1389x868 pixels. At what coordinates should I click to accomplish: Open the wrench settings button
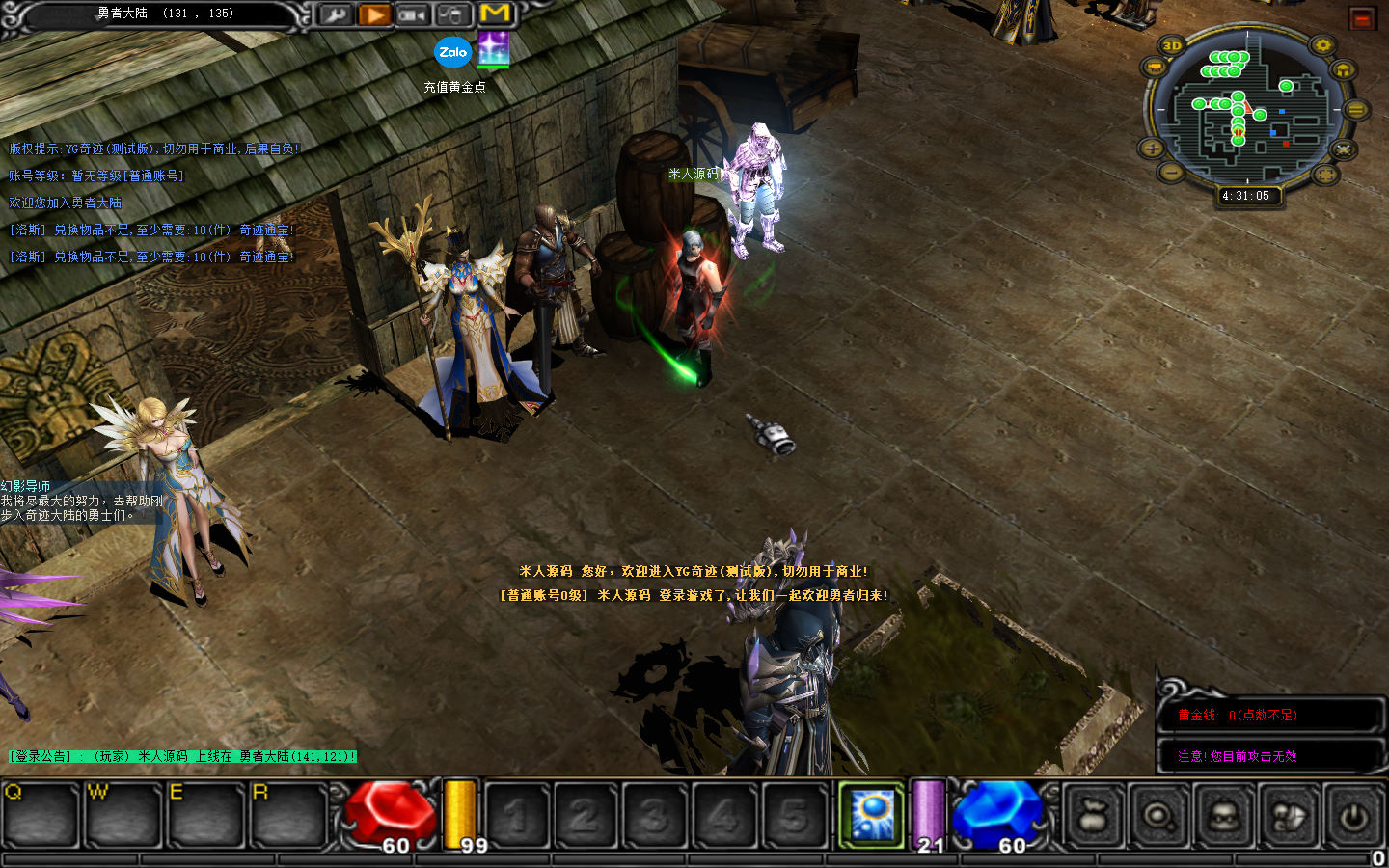click(336, 14)
